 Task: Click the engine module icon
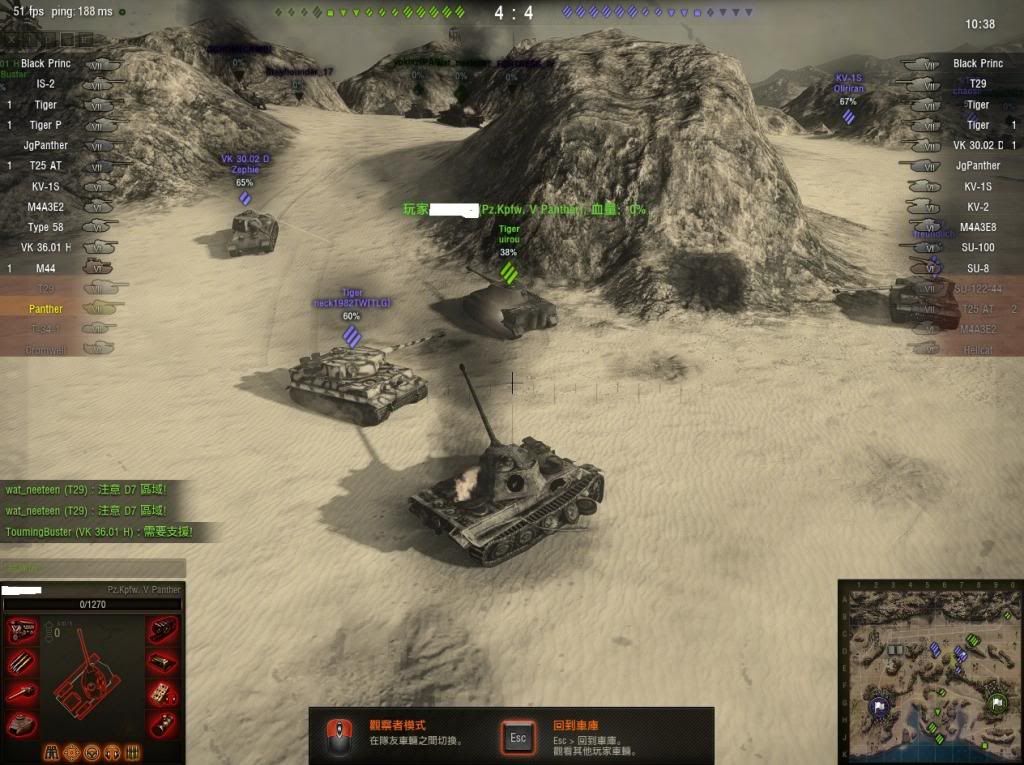point(21,631)
